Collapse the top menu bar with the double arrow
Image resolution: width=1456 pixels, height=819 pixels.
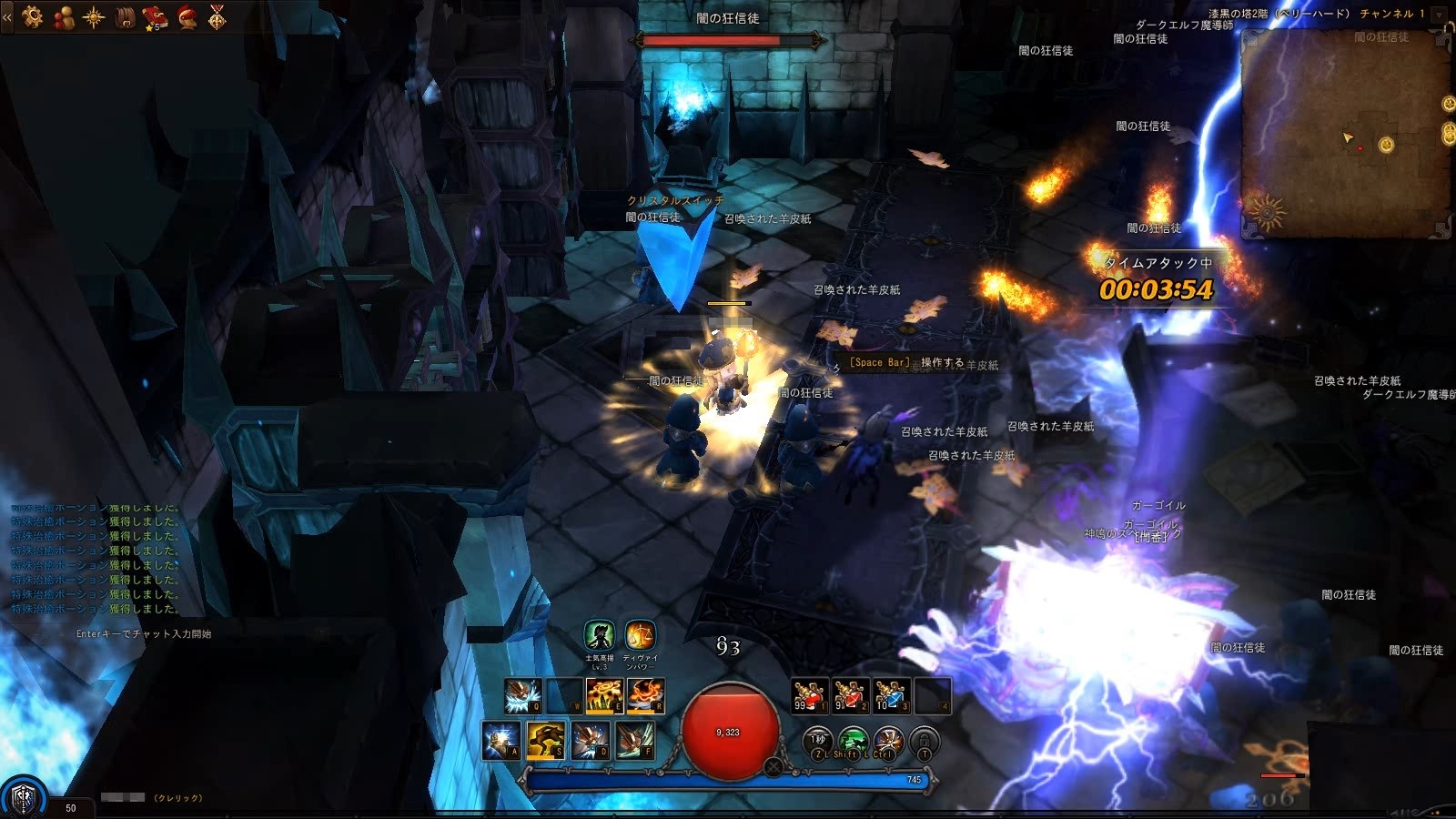(x=7, y=16)
